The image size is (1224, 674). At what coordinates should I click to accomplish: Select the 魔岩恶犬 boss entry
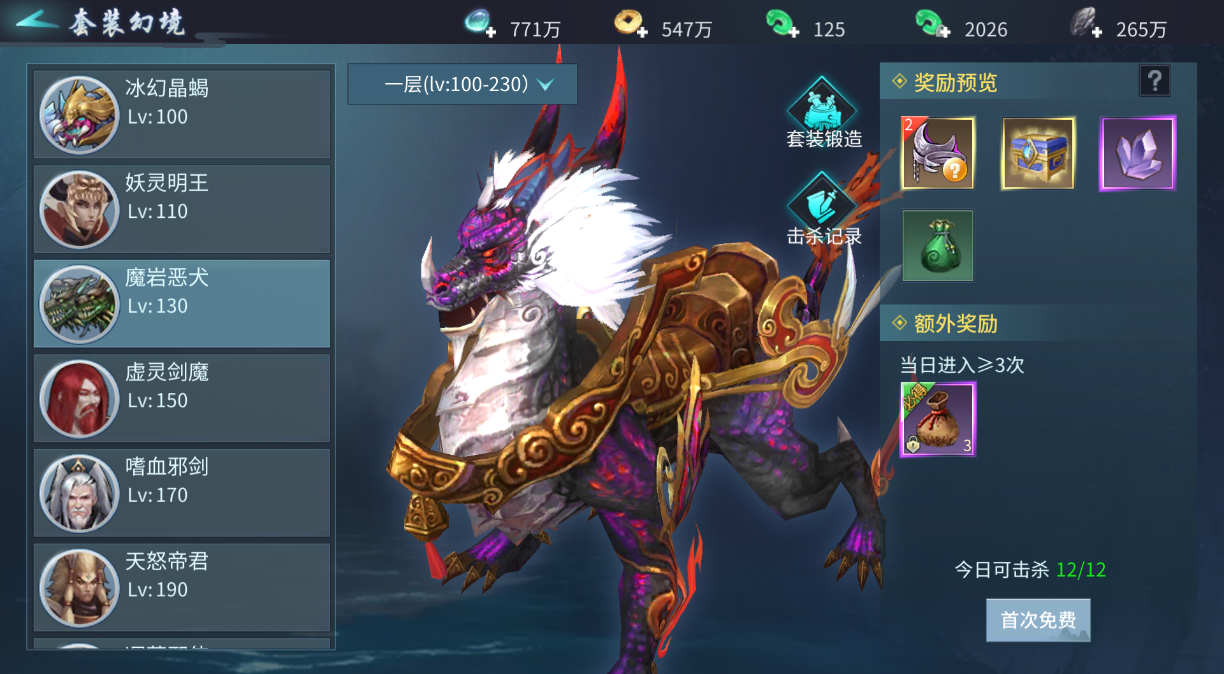(x=182, y=304)
